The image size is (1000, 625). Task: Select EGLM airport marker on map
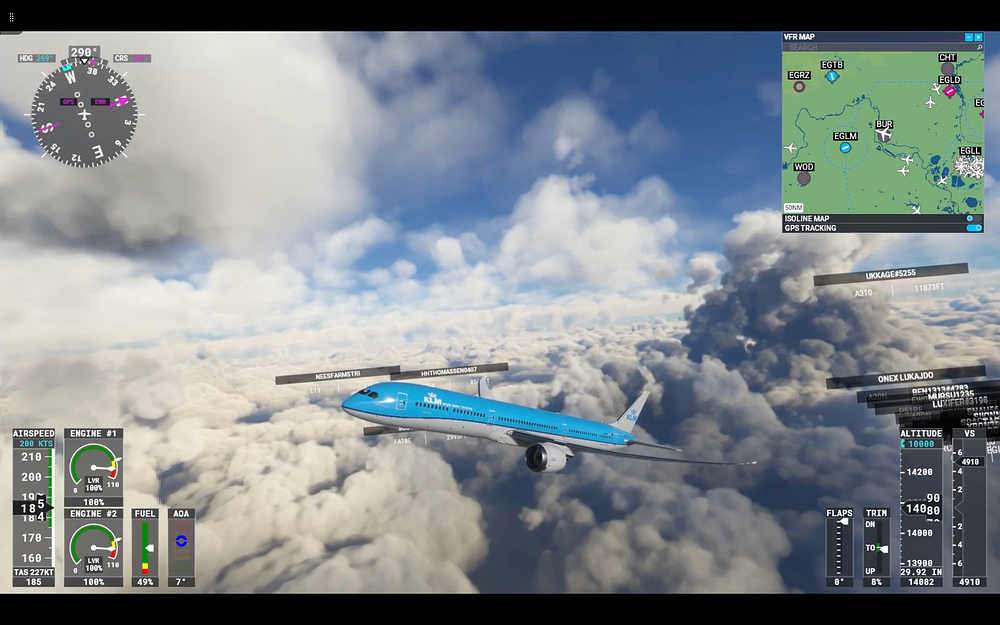pos(845,147)
